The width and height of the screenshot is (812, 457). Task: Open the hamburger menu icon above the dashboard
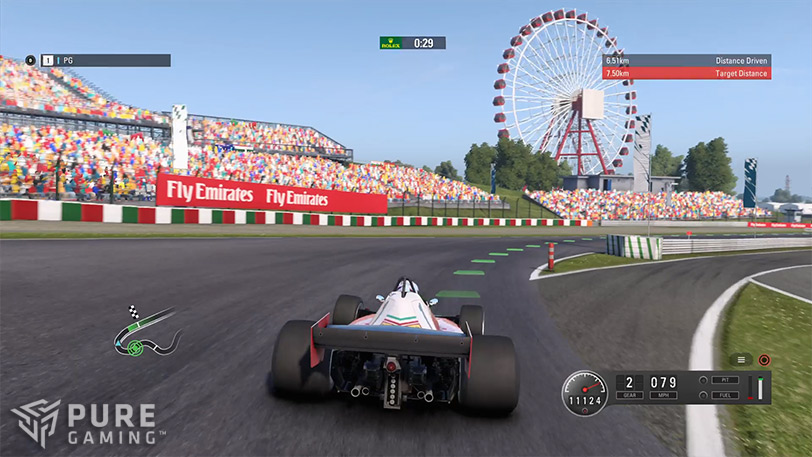[741, 359]
